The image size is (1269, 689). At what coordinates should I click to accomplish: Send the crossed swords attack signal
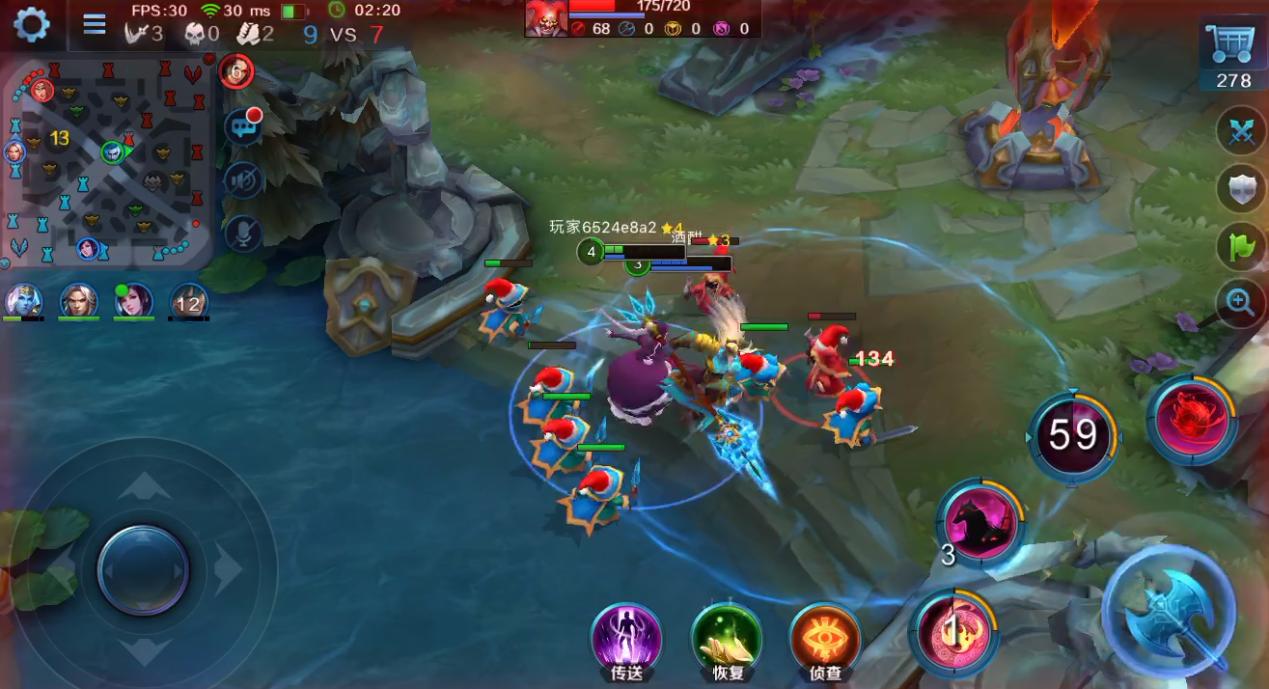tap(1241, 133)
